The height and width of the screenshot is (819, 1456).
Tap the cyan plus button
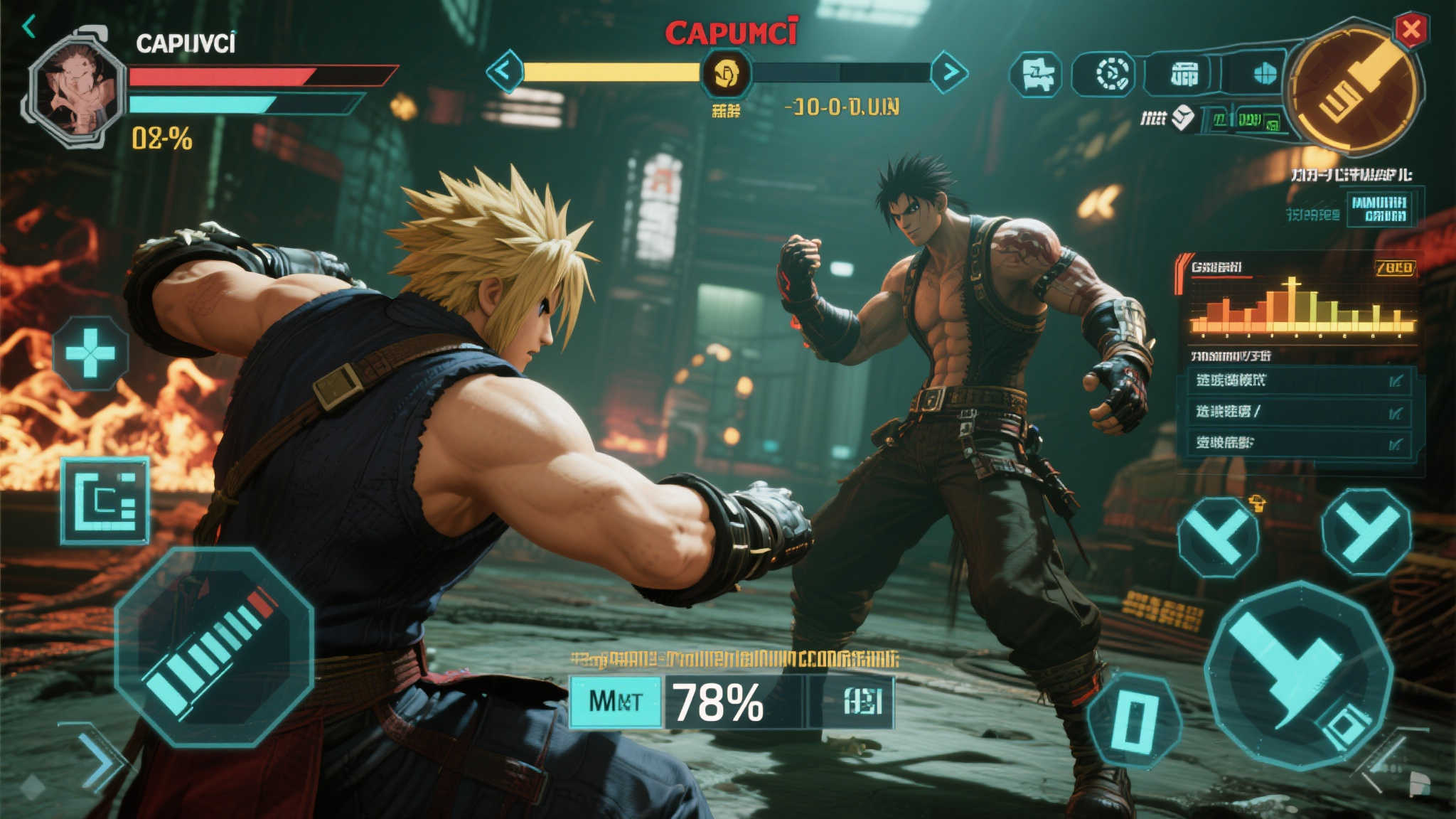point(90,353)
